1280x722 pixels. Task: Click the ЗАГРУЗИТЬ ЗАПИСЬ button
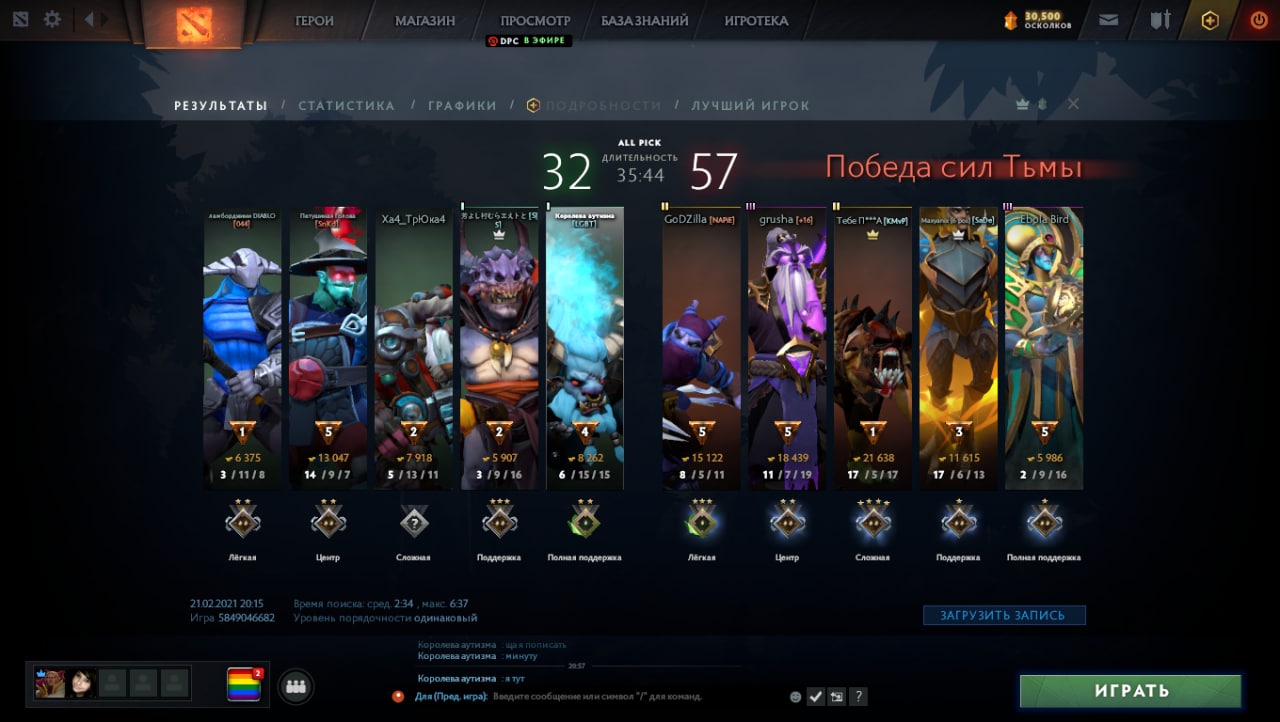(1003, 615)
